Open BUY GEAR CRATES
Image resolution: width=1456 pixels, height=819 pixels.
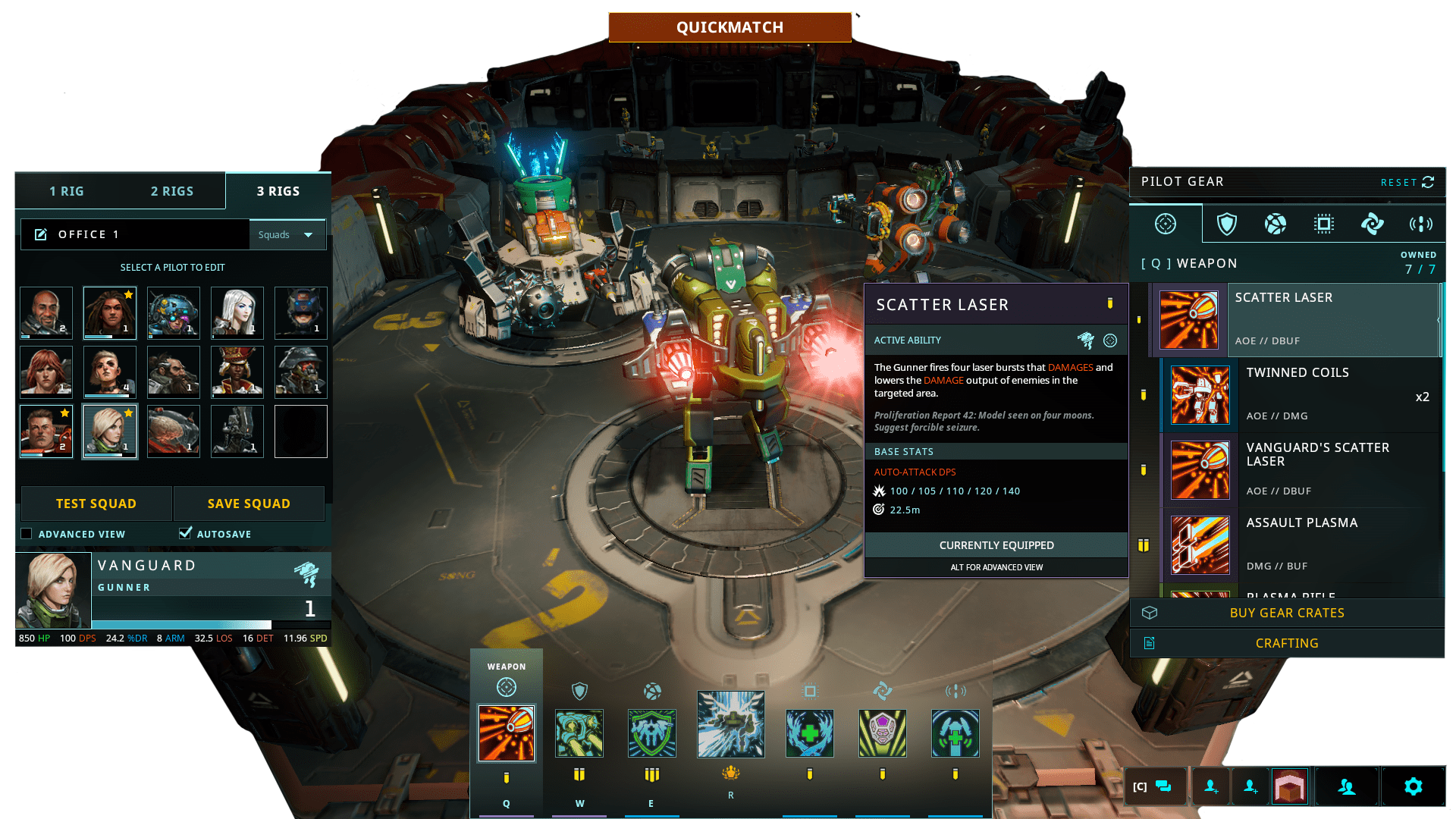tap(1287, 613)
